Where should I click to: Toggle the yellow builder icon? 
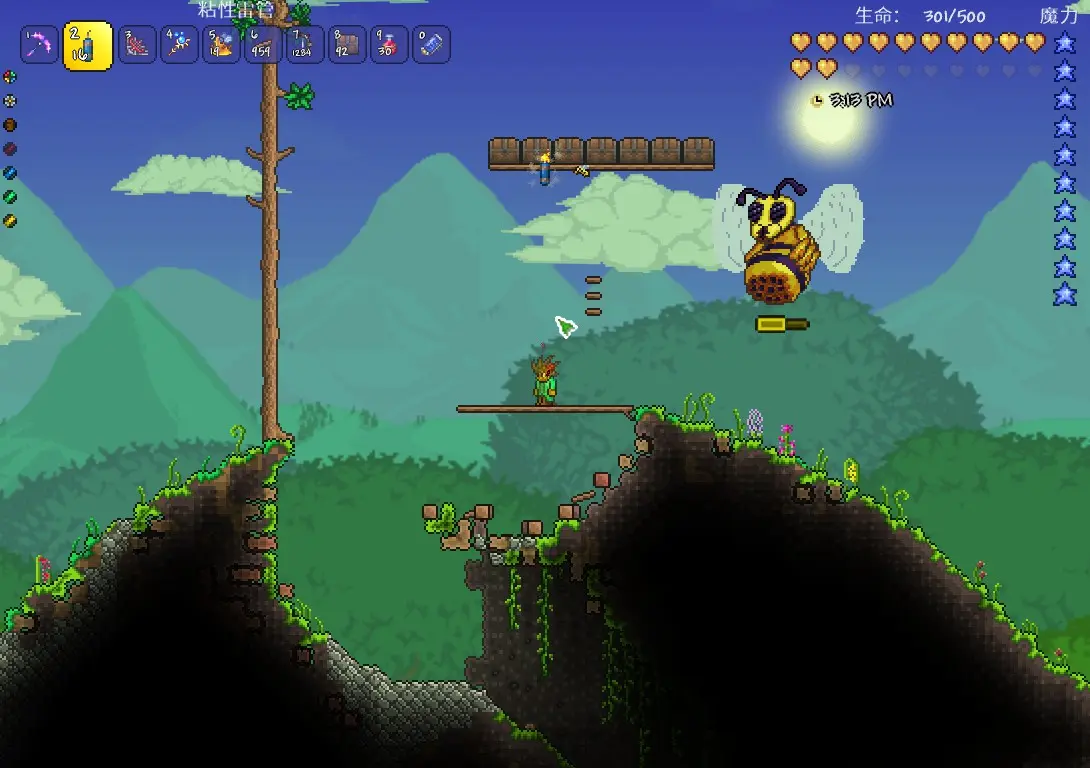coord(10,220)
